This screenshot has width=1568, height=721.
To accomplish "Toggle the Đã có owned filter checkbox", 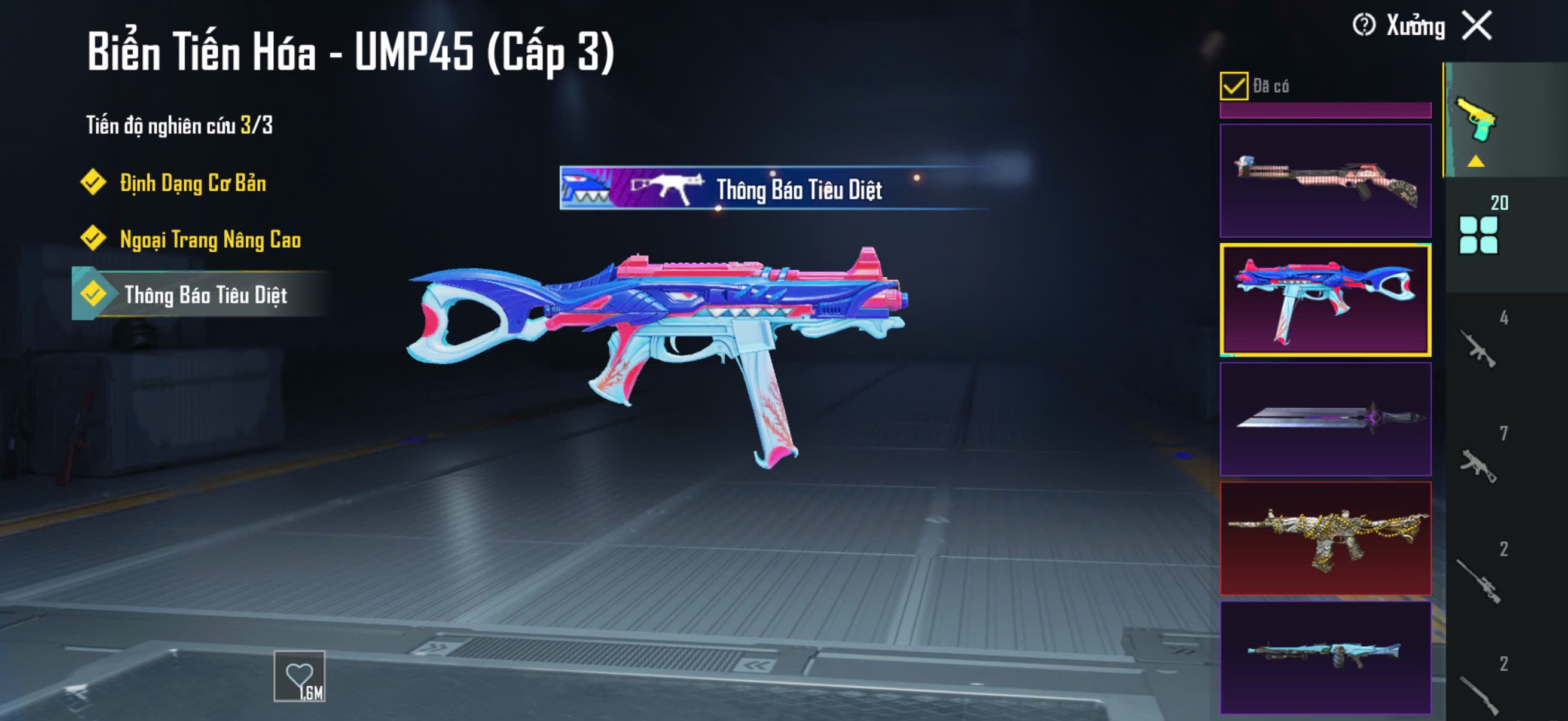I will point(1233,85).
